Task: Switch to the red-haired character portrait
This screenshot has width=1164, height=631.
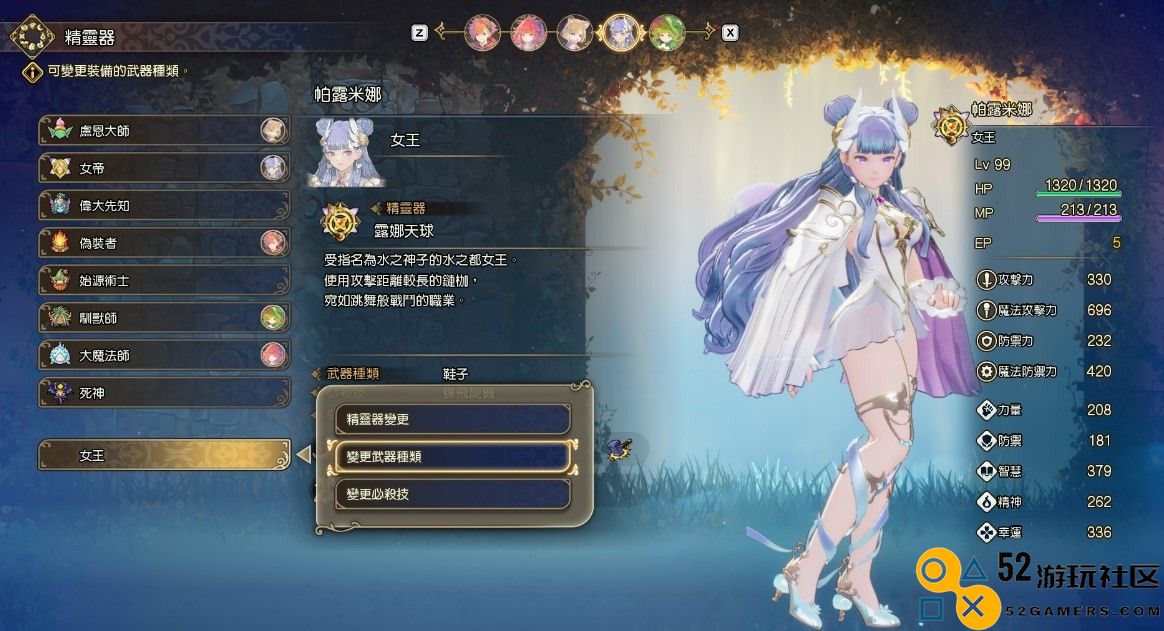Action: pyautogui.click(x=528, y=33)
